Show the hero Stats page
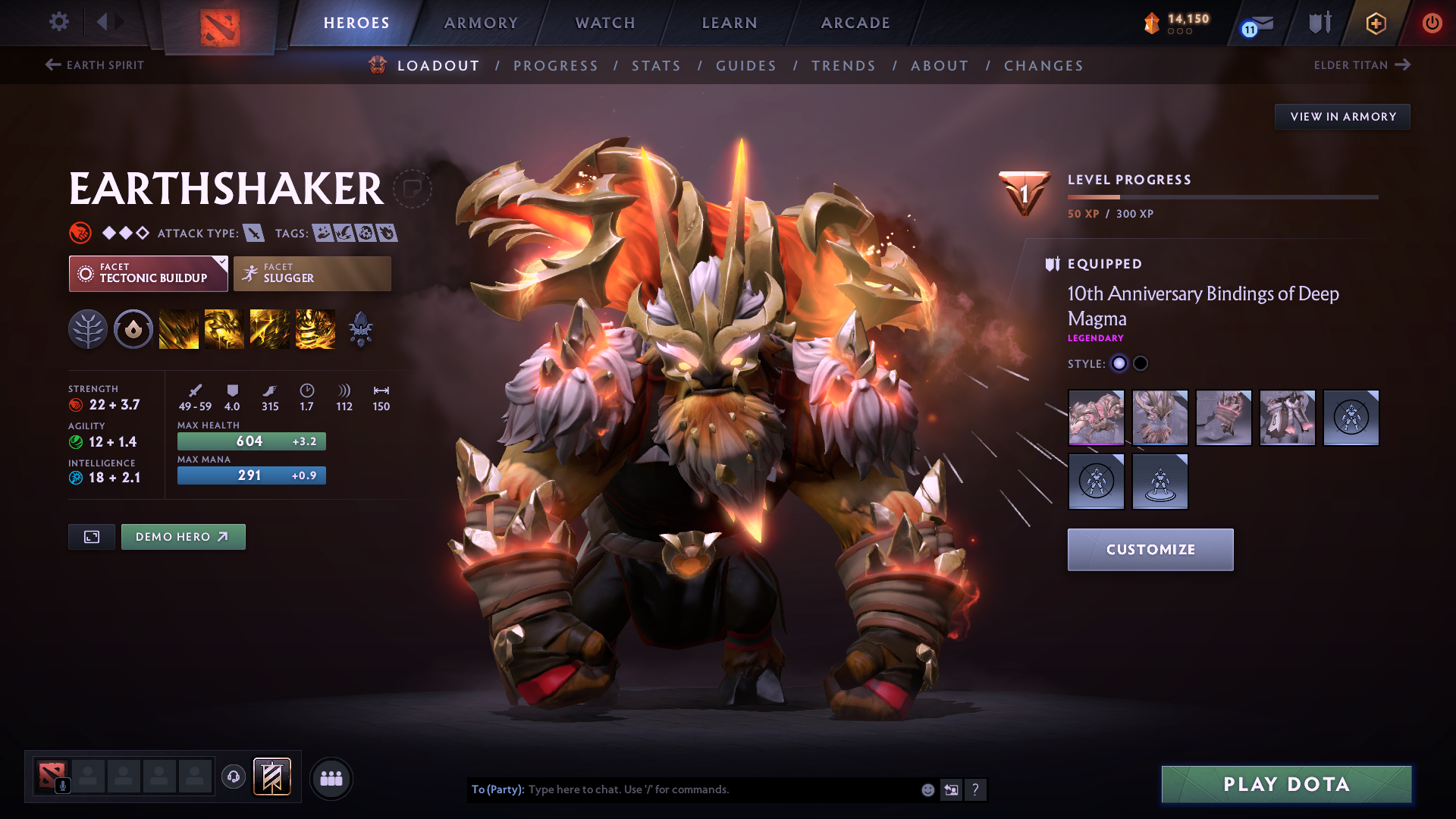The height and width of the screenshot is (819, 1456). coord(656,66)
